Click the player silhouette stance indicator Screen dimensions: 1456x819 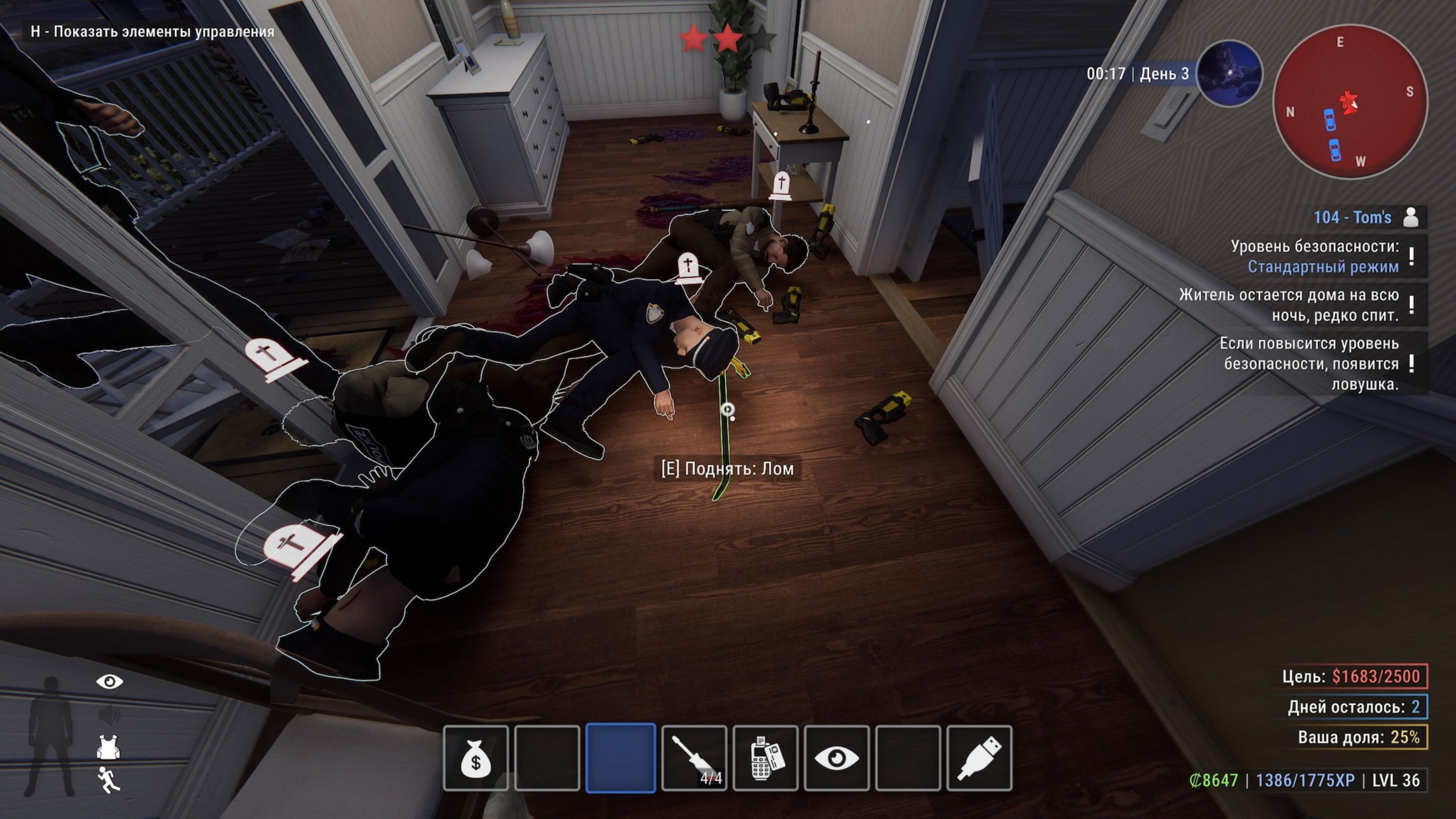51,735
